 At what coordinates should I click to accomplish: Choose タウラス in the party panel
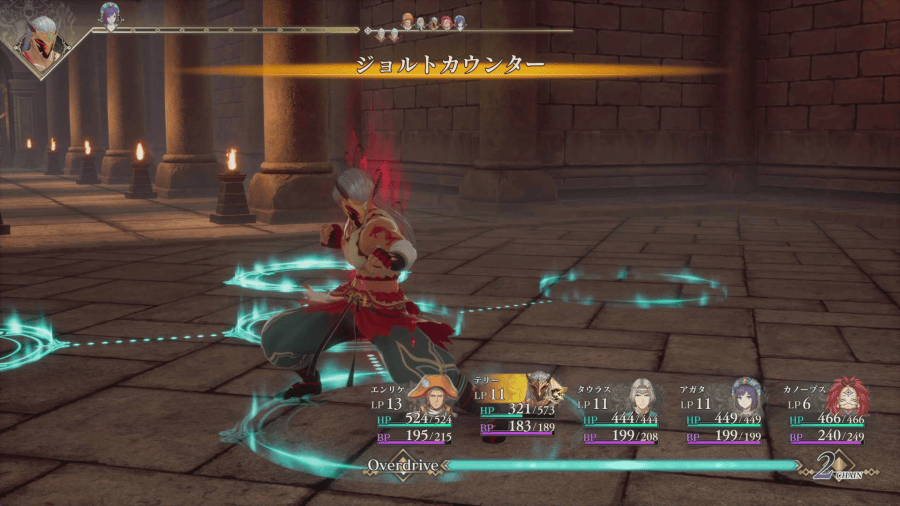(x=641, y=397)
